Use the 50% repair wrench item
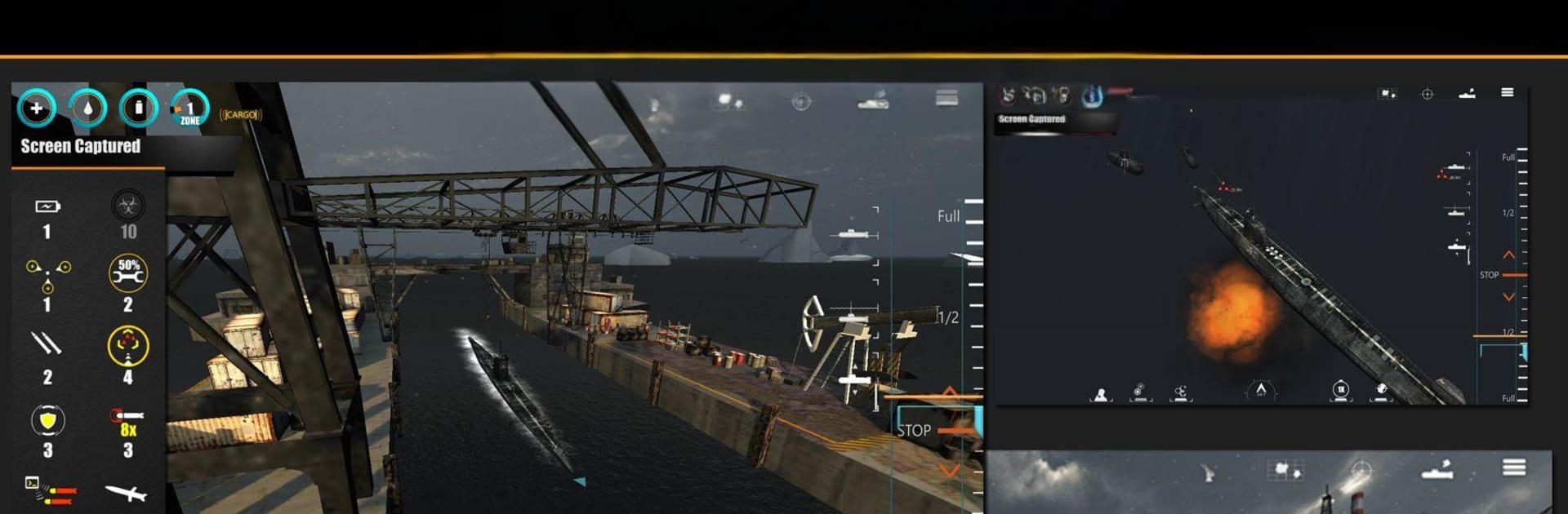 tap(128, 274)
